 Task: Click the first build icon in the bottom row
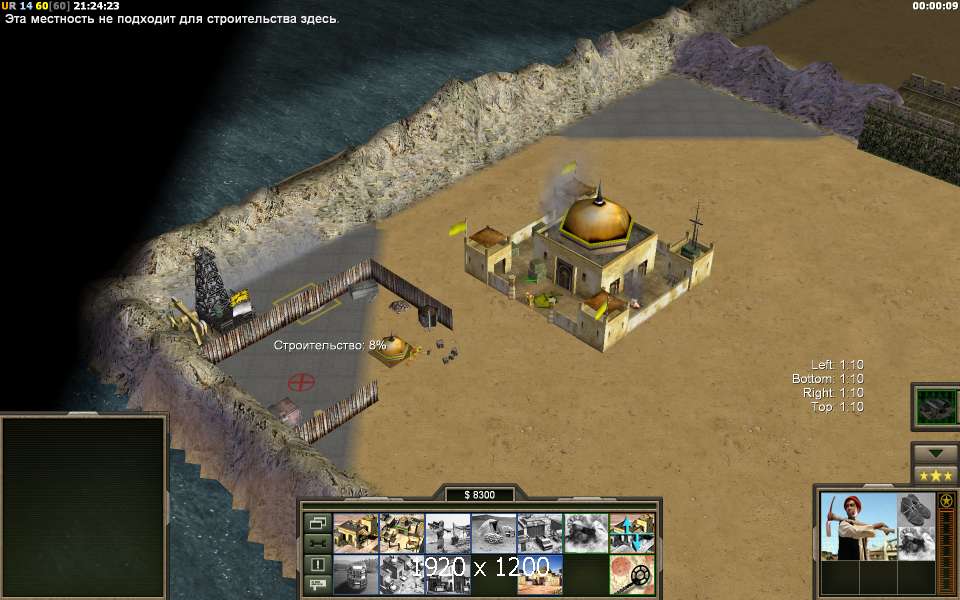[355, 574]
